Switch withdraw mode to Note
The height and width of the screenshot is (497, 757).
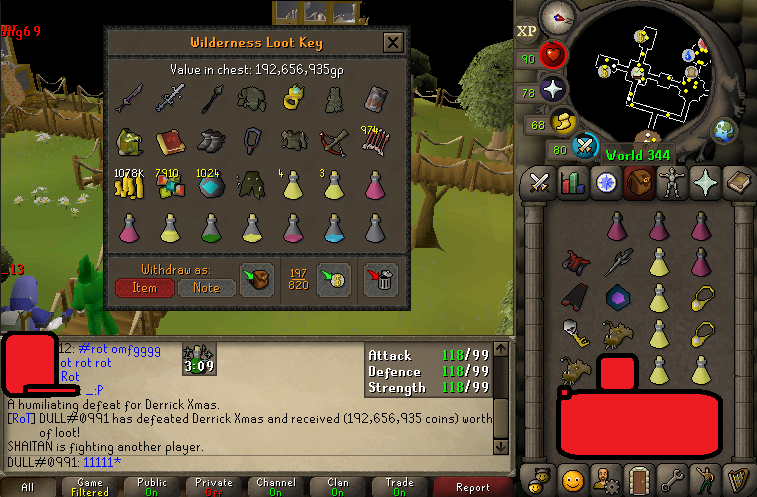pos(207,287)
